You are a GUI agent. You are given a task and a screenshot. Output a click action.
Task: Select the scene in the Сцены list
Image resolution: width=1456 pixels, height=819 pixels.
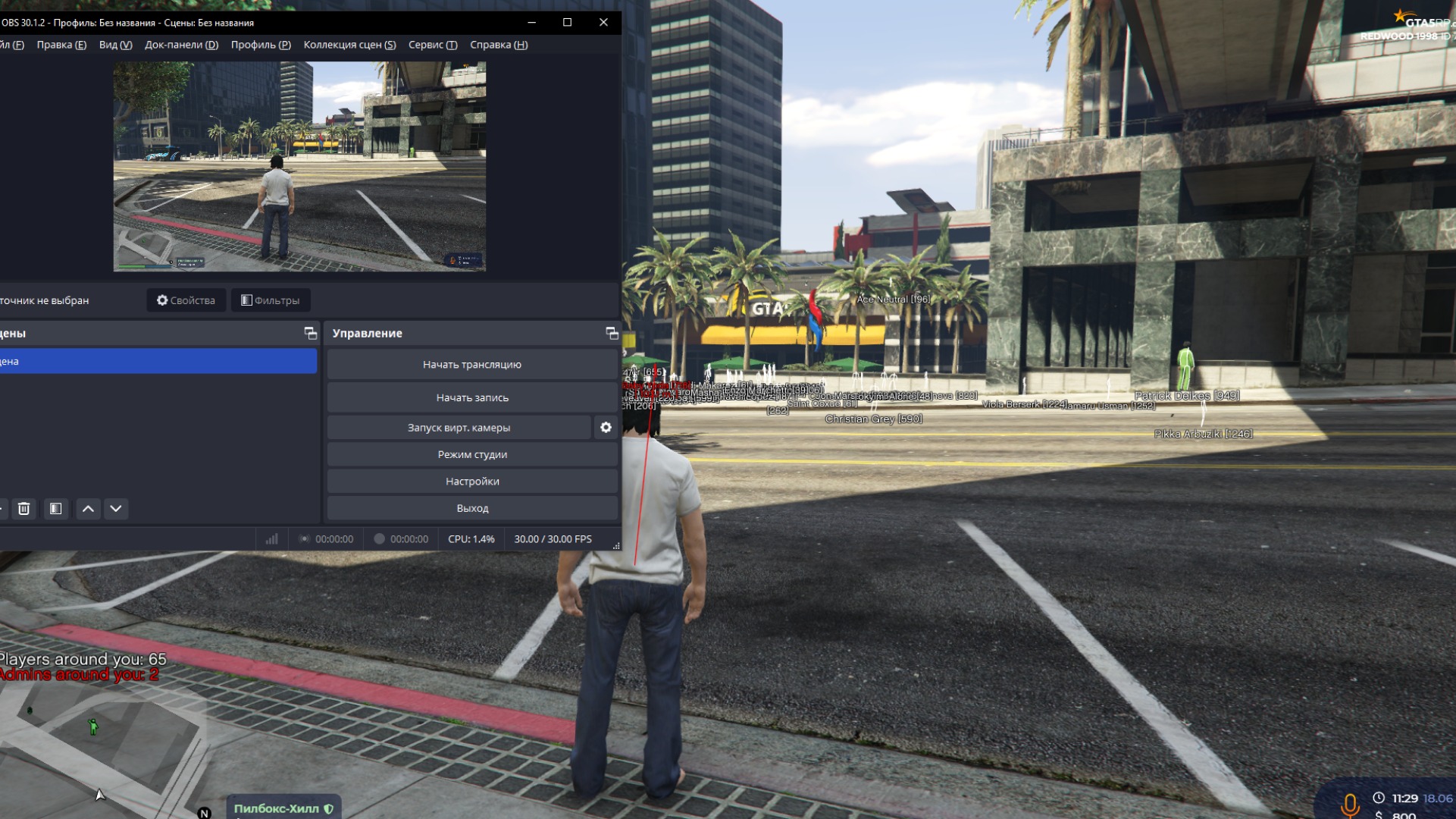[x=152, y=361]
